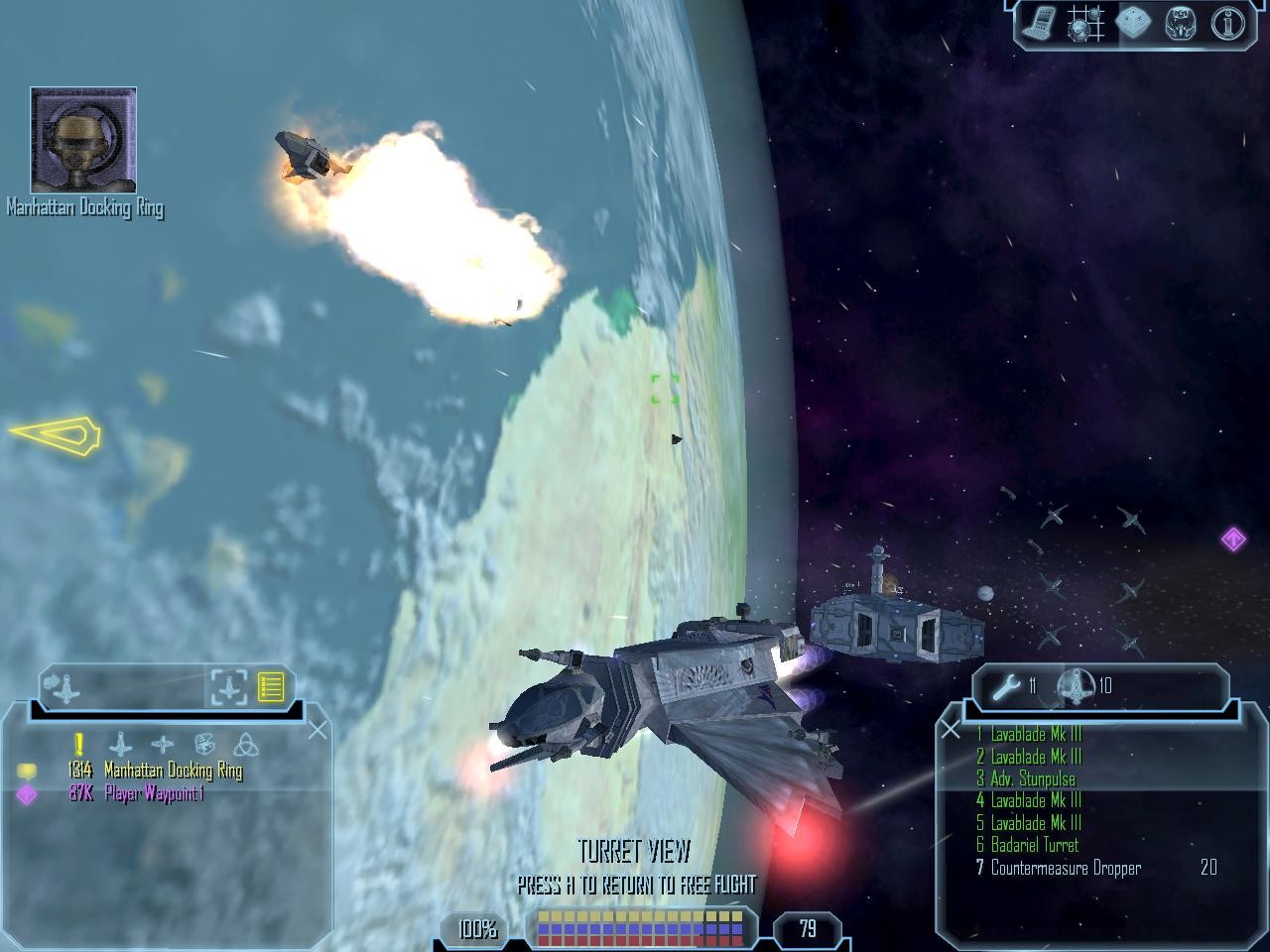Open the cargo crate inventory icon

click(x=1132, y=24)
